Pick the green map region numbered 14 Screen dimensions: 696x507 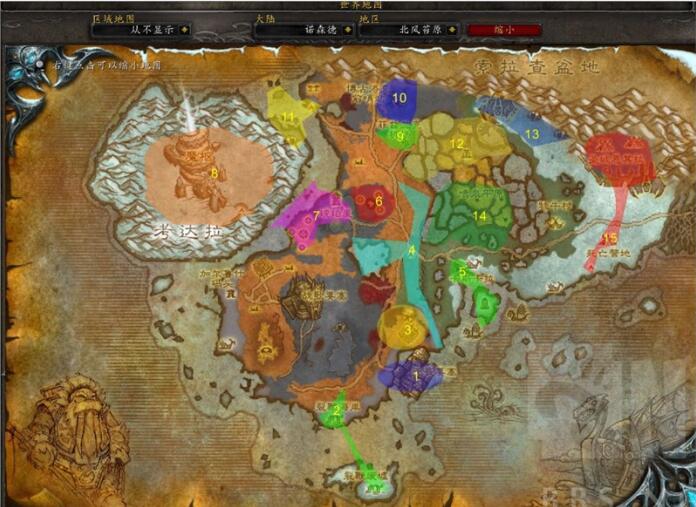pos(478,212)
